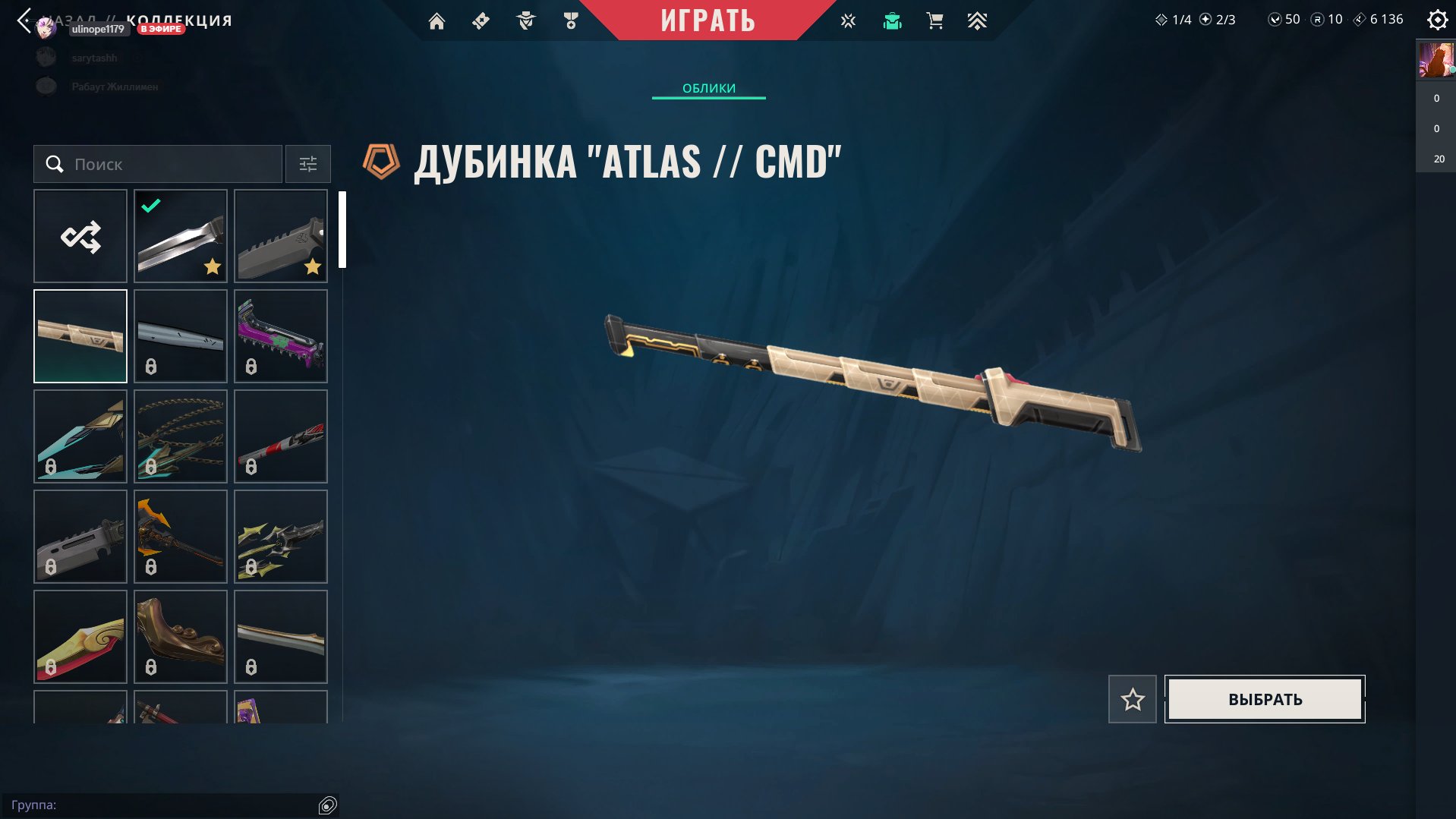Open the Premier icon in top bar
The image size is (1456, 819).
(x=978, y=20)
